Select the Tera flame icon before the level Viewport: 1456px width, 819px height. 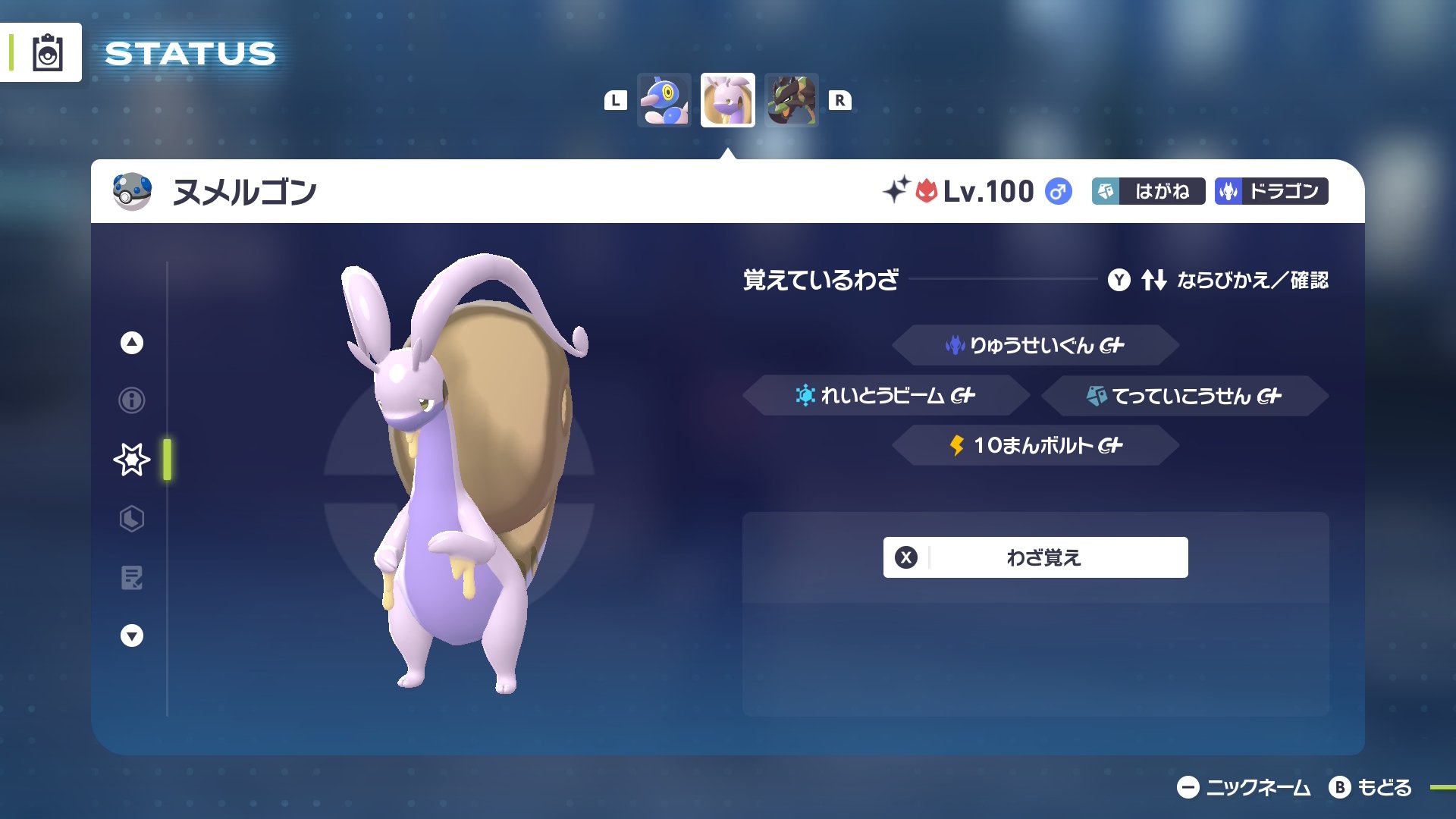928,191
